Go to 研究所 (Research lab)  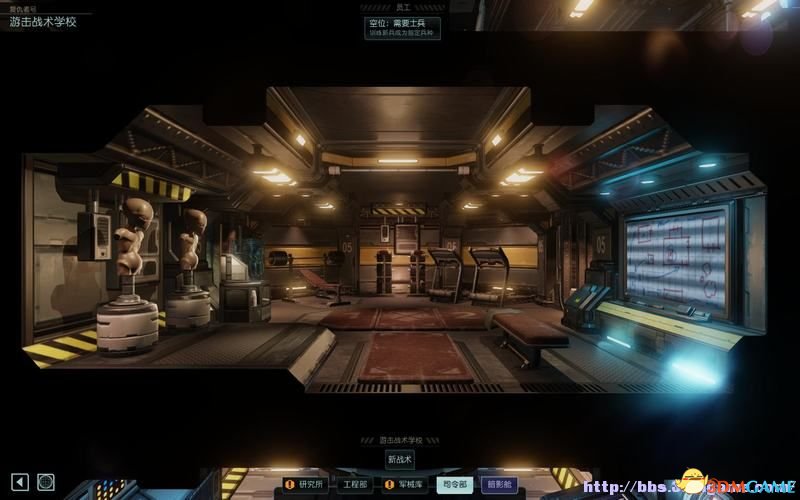pyautogui.click(x=306, y=485)
